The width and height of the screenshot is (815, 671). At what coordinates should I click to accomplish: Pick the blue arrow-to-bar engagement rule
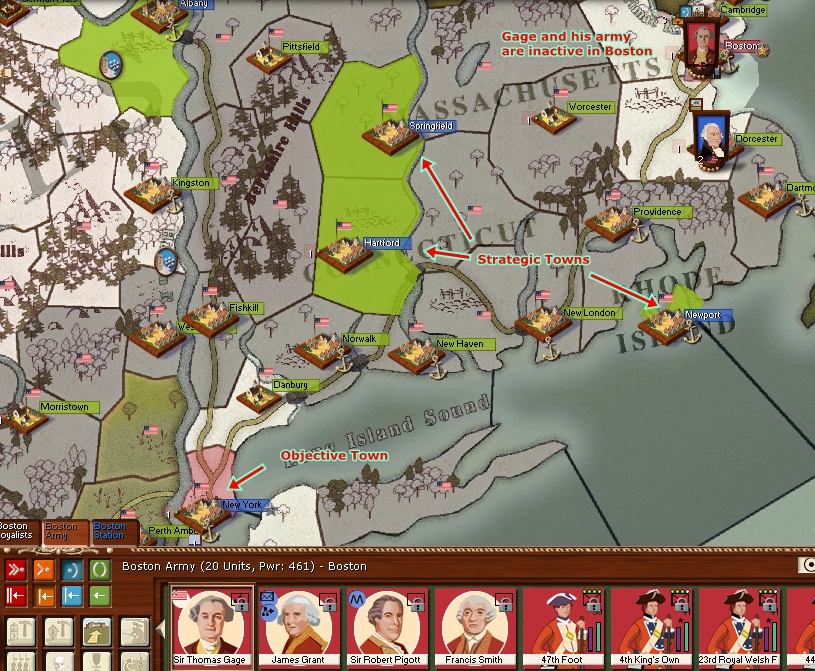click(x=73, y=597)
